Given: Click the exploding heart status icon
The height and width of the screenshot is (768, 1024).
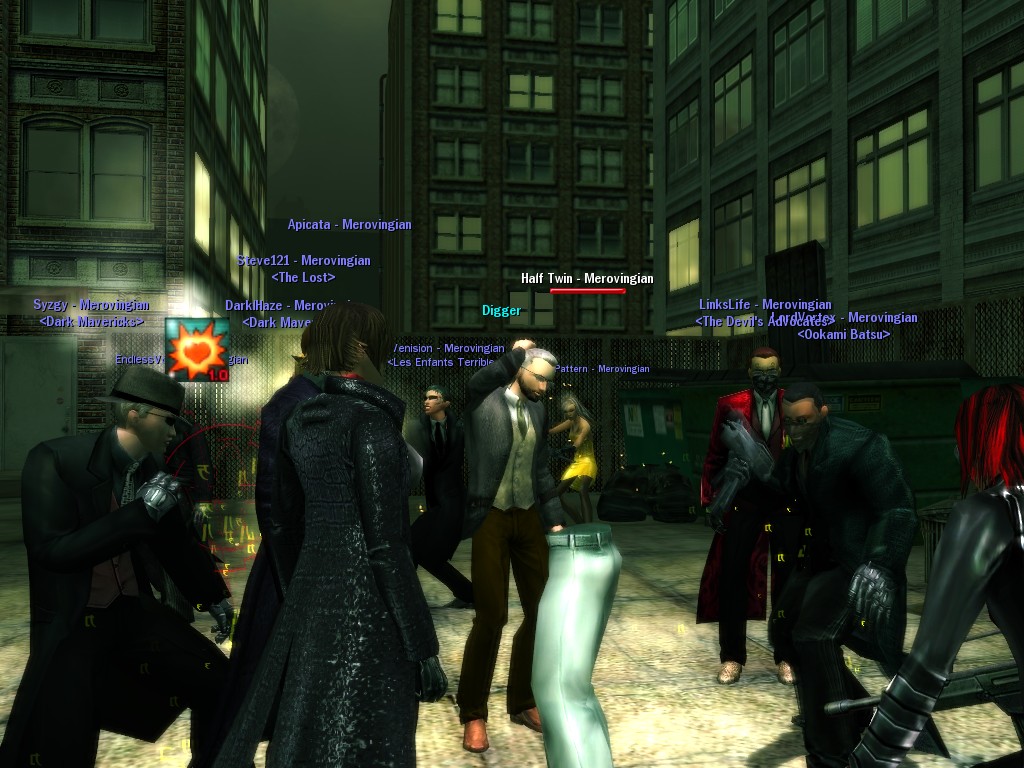Looking at the screenshot, I should (197, 350).
